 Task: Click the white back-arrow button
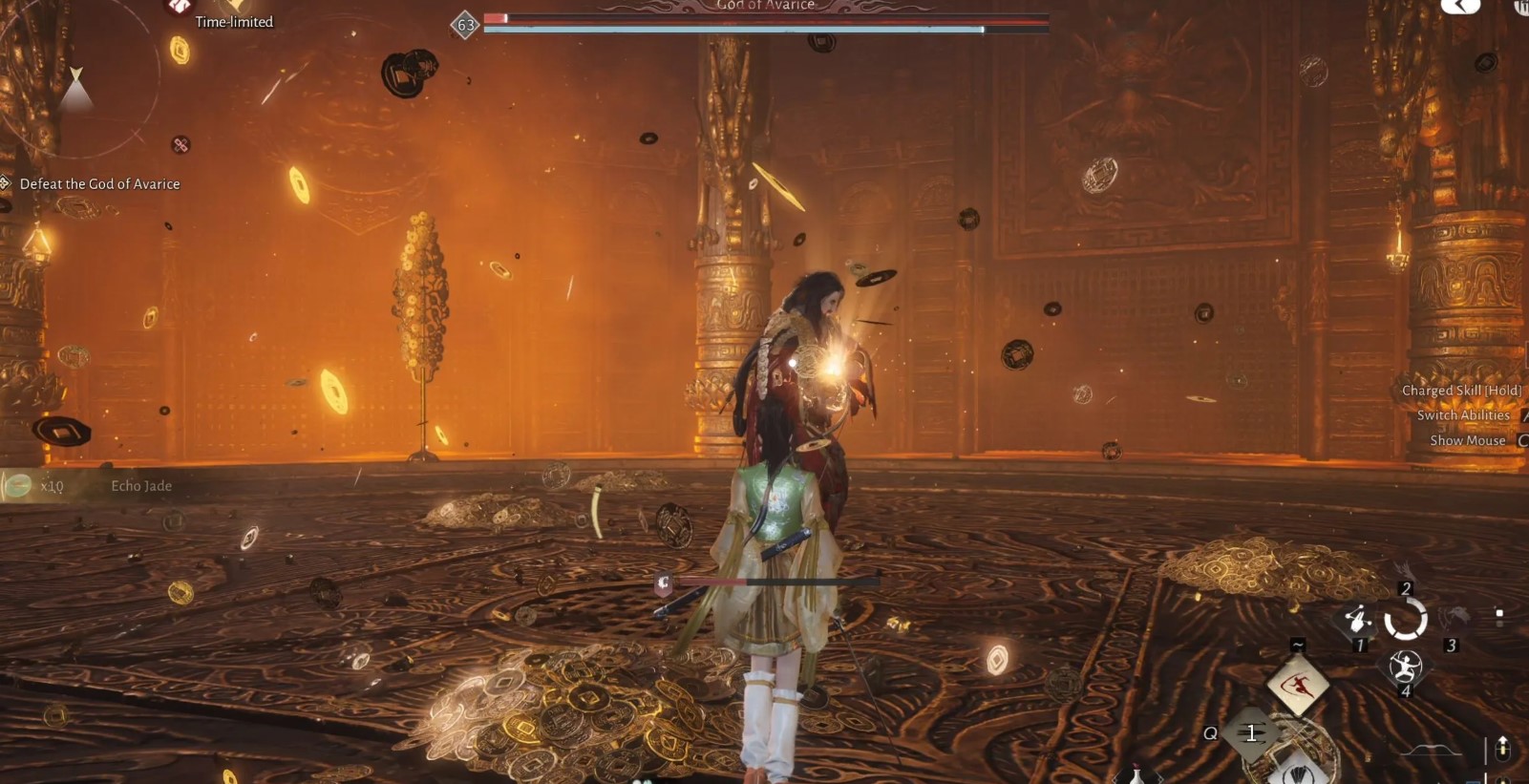(x=1460, y=6)
